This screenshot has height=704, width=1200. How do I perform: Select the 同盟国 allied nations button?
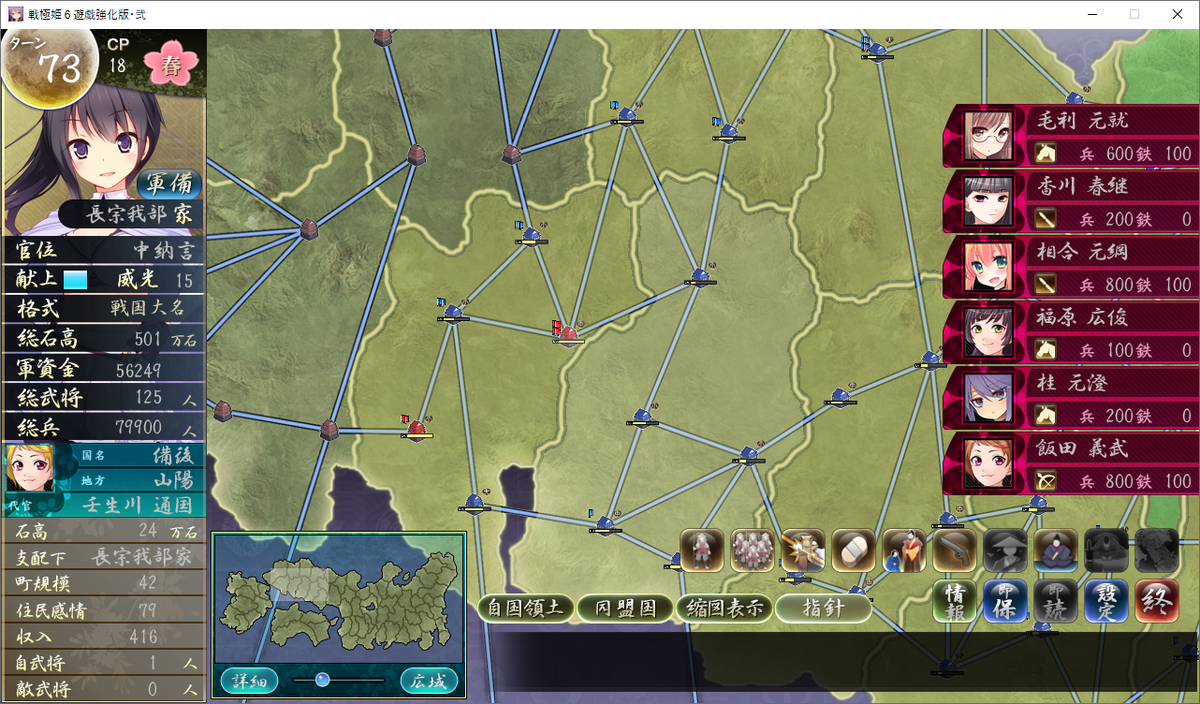pyautogui.click(x=626, y=608)
